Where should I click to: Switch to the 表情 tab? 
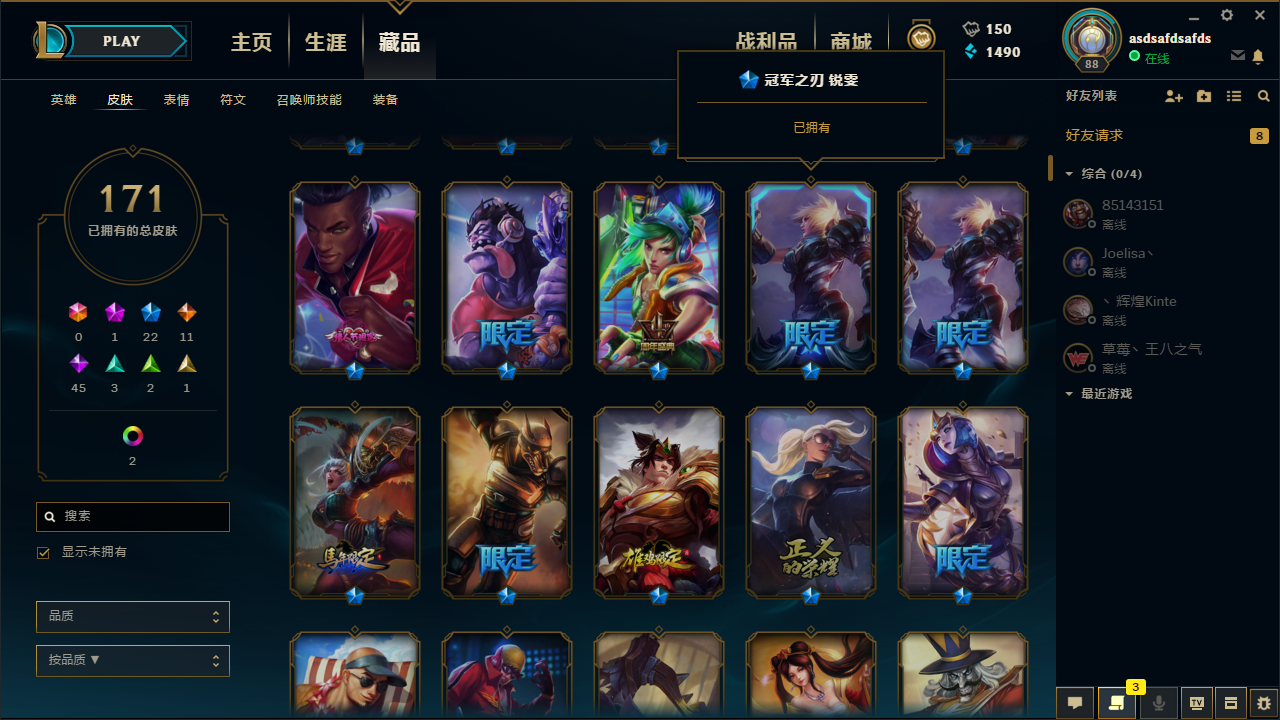(x=176, y=100)
